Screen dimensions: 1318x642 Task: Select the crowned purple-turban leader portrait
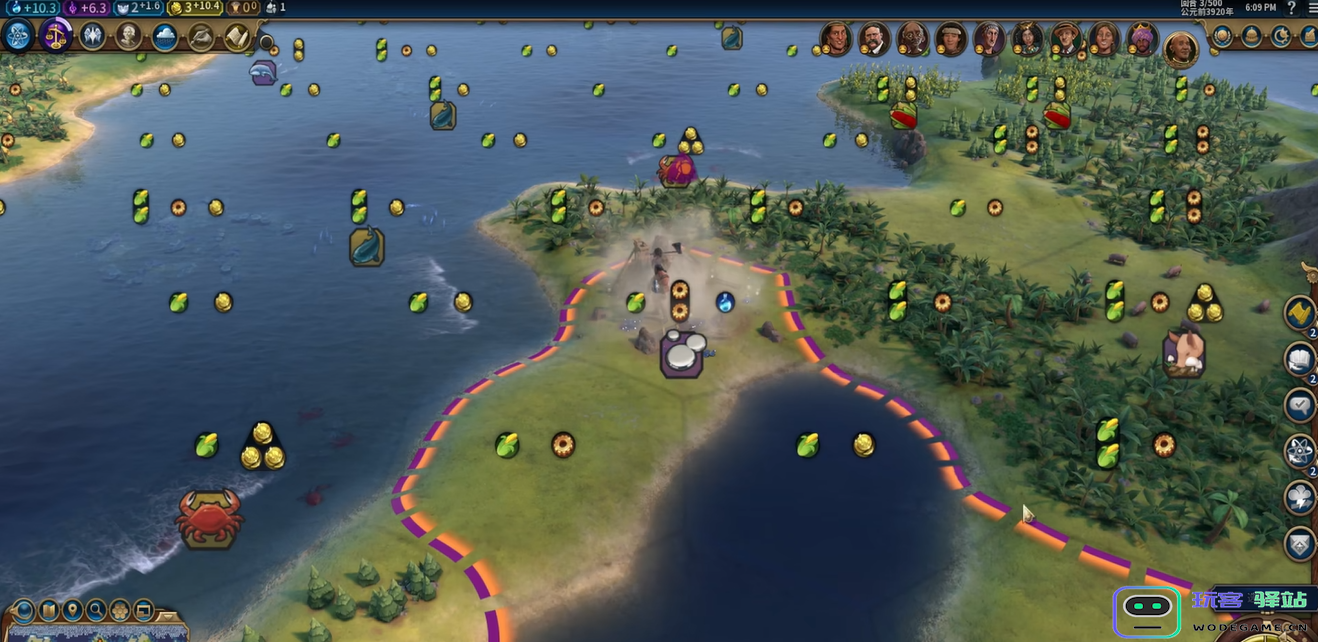[1142, 39]
